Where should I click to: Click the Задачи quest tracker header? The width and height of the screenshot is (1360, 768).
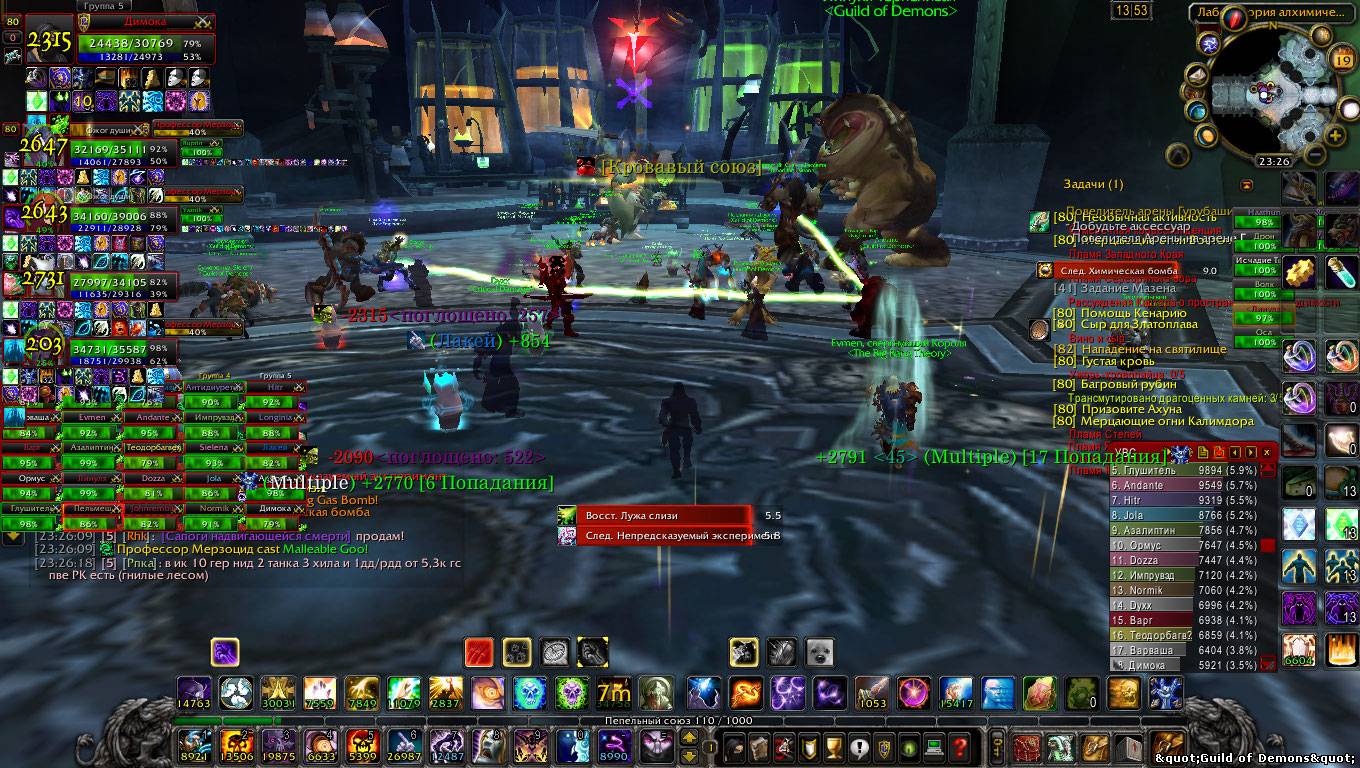pyautogui.click(x=1093, y=184)
